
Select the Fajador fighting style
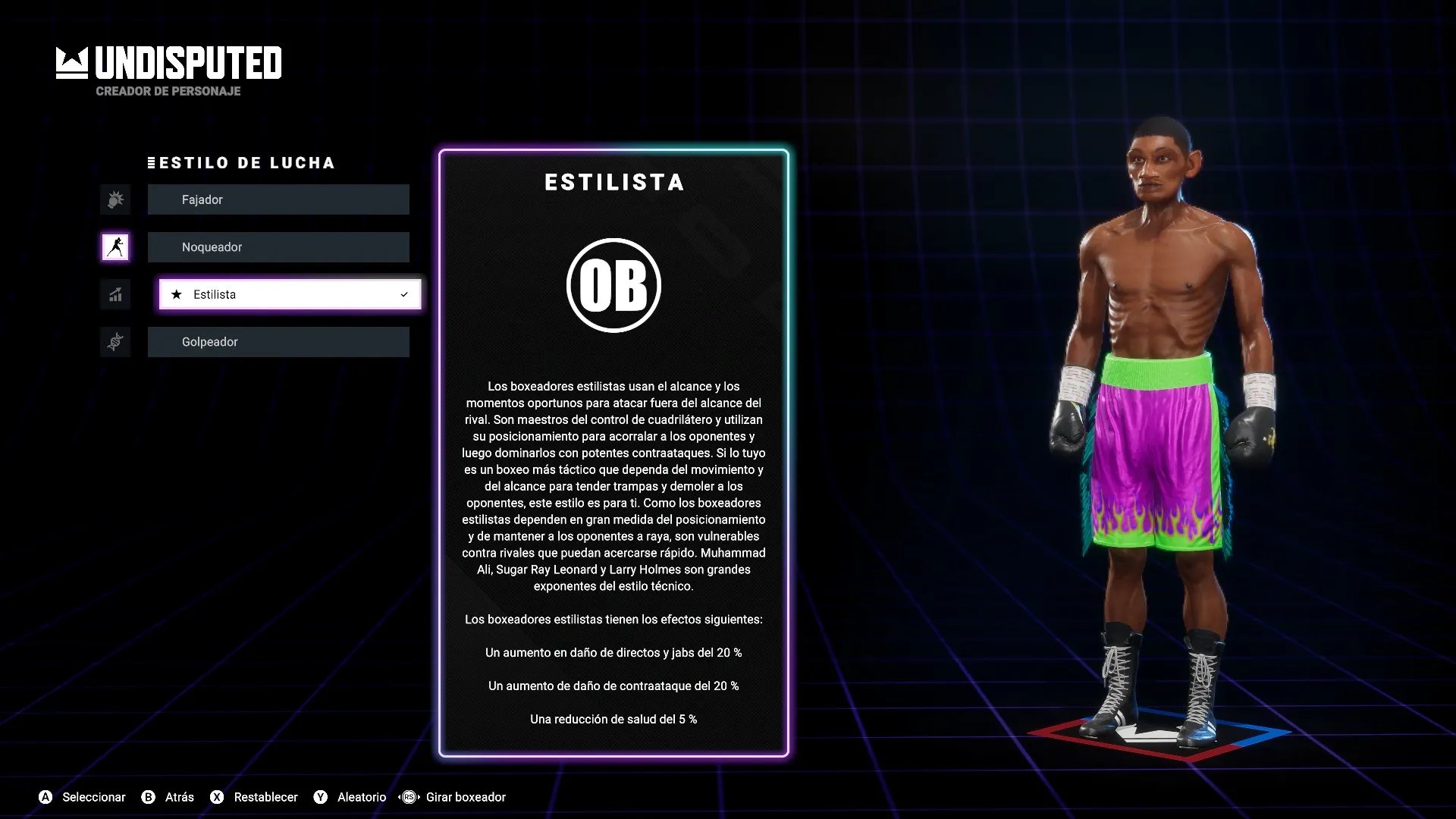278,199
